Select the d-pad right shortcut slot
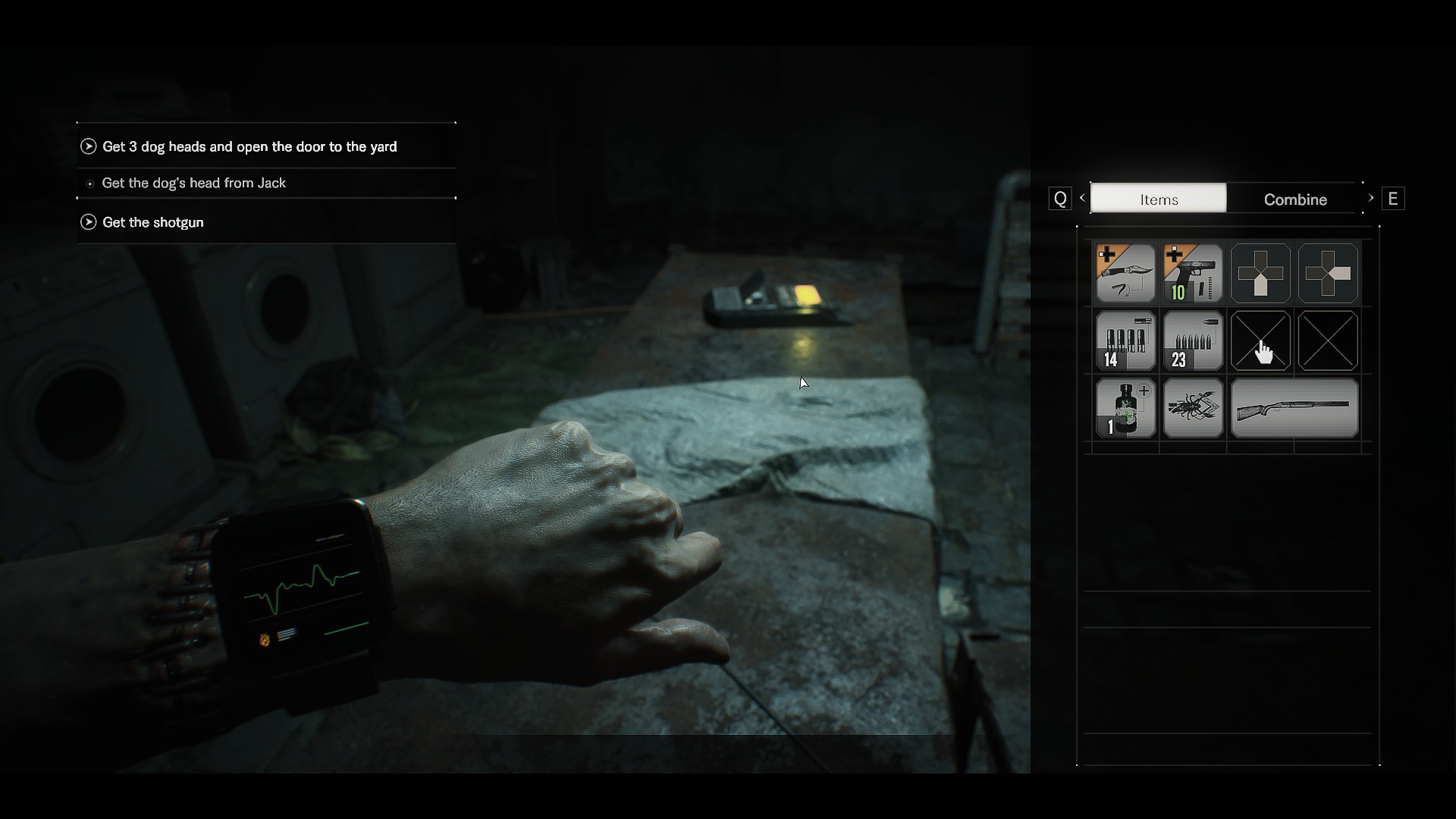1456x819 pixels. tap(1328, 273)
